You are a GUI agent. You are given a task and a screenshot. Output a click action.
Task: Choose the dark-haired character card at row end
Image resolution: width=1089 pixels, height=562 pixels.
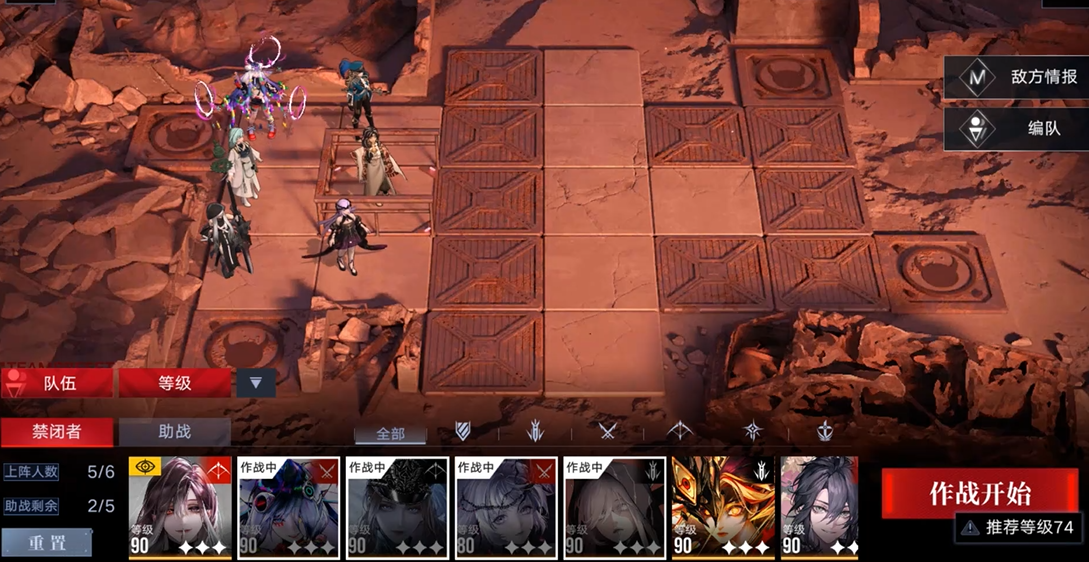click(x=819, y=508)
